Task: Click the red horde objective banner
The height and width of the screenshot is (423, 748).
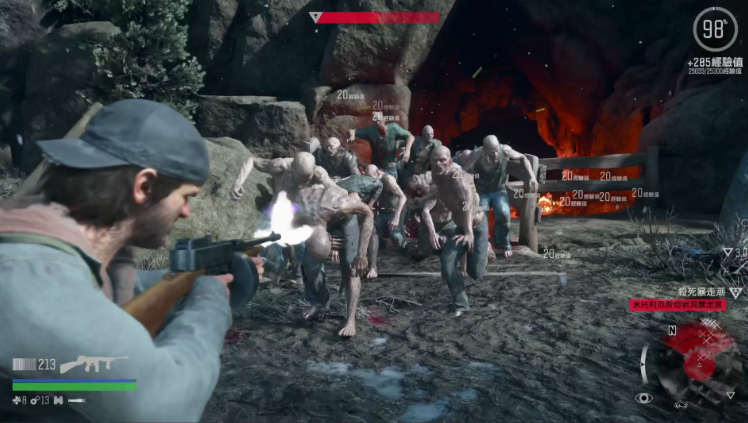Action: tap(678, 304)
